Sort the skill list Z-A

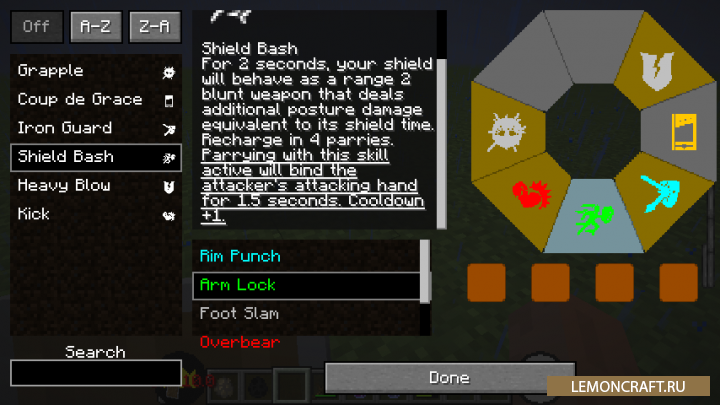coord(154,27)
